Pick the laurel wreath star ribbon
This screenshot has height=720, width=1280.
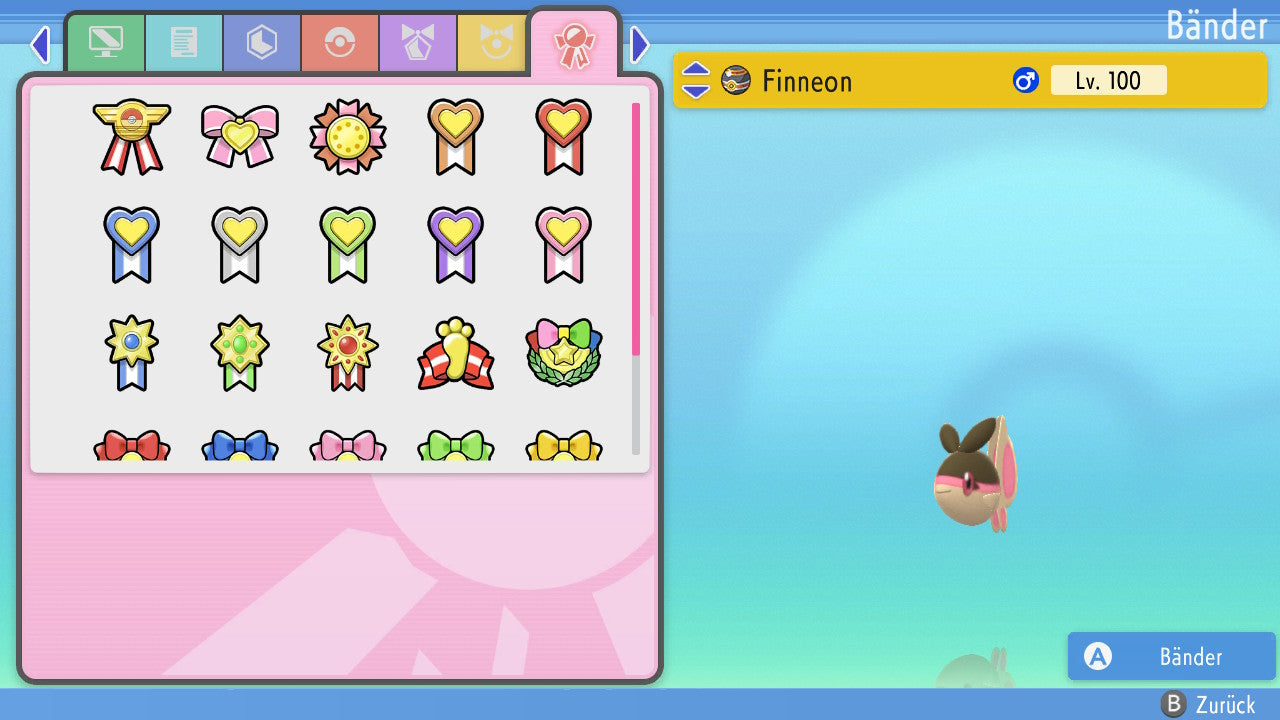(x=564, y=354)
